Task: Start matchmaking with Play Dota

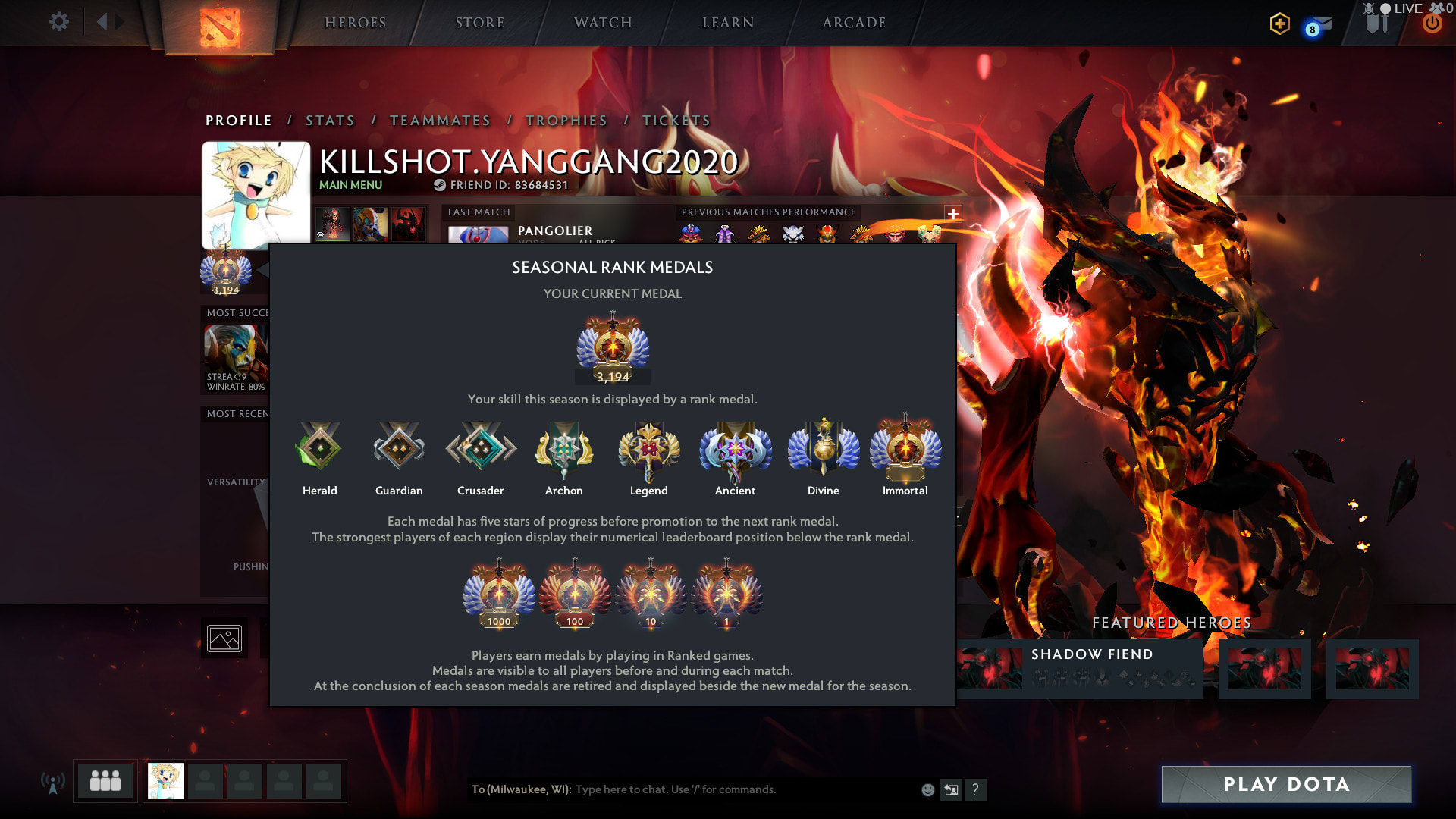Action: pyautogui.click(x=1286, y=784)
